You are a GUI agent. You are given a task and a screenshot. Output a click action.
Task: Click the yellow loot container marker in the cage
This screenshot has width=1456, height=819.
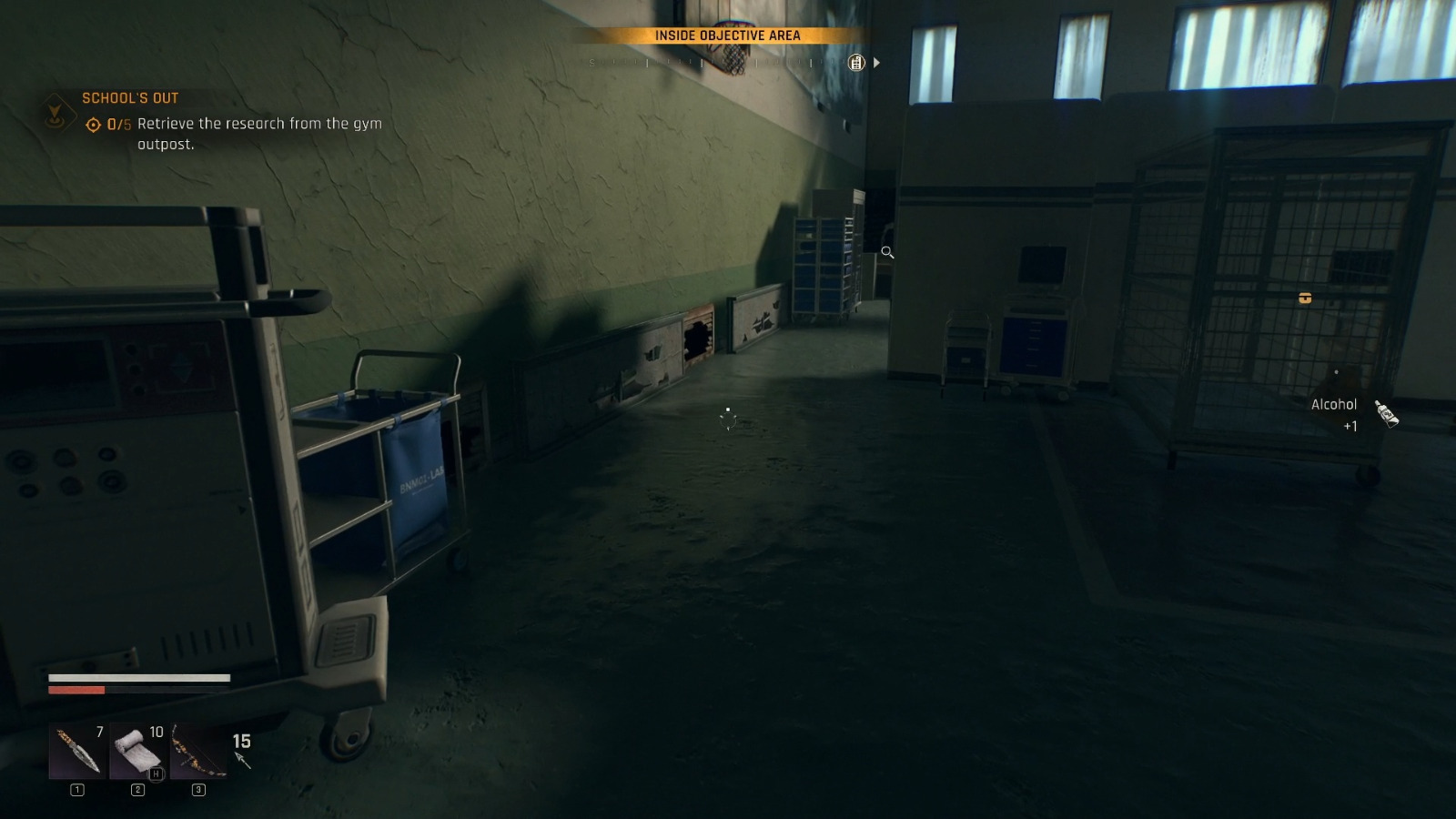(1304, 298)
